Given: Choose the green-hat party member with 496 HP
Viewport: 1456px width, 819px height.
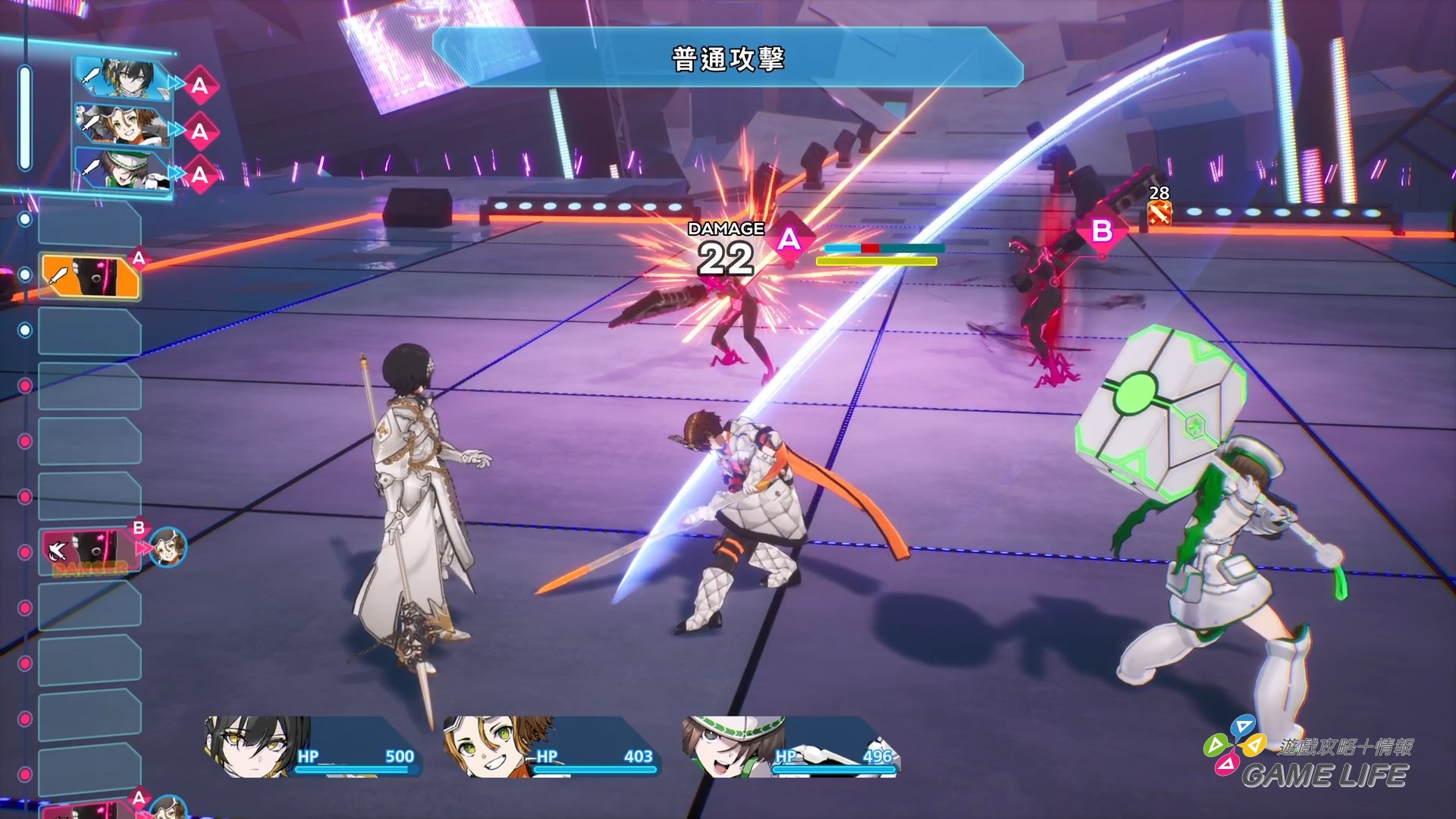Looking at the screenshot, I should pos(790,747).
